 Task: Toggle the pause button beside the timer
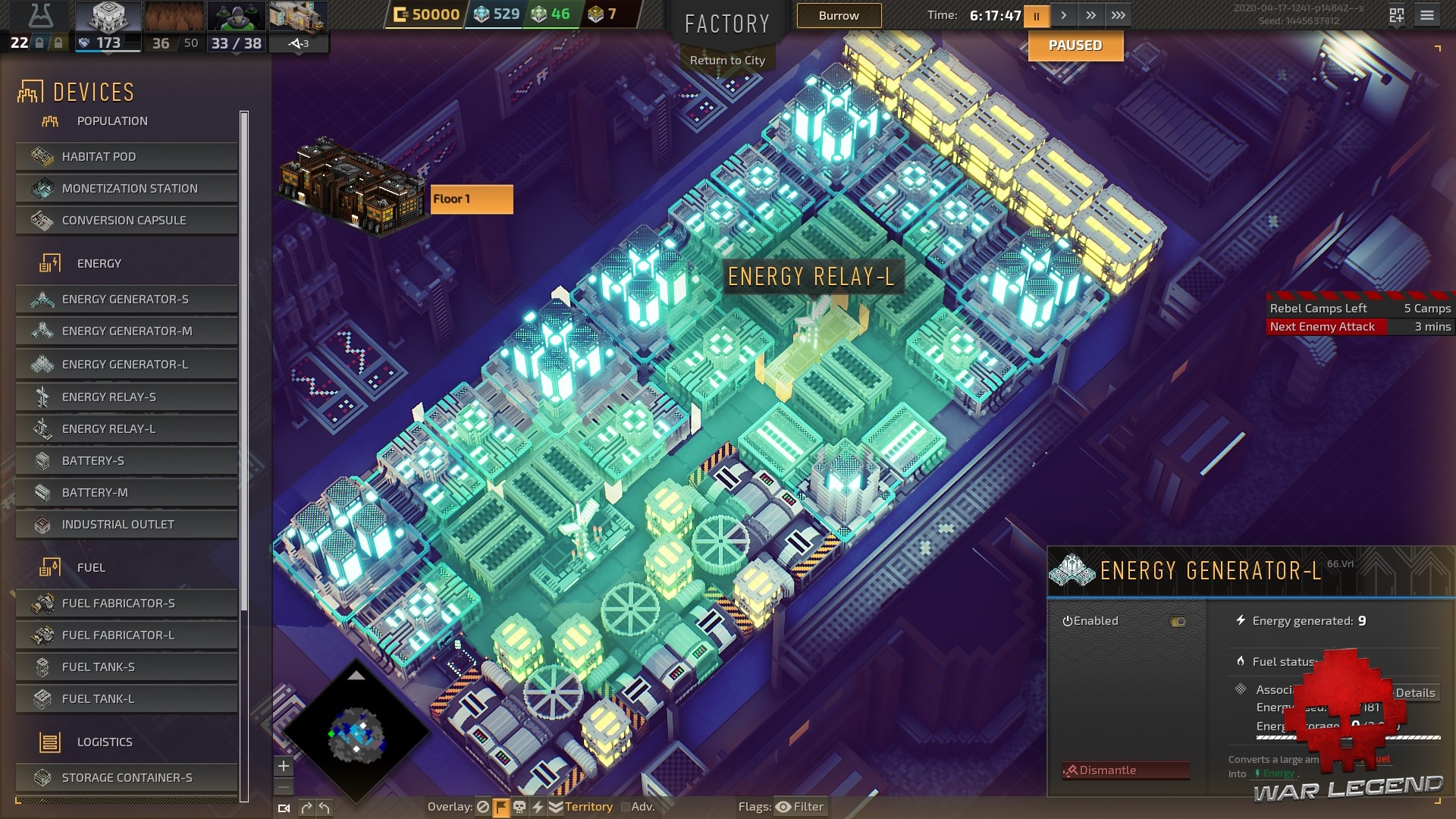tap(1036, 16)
